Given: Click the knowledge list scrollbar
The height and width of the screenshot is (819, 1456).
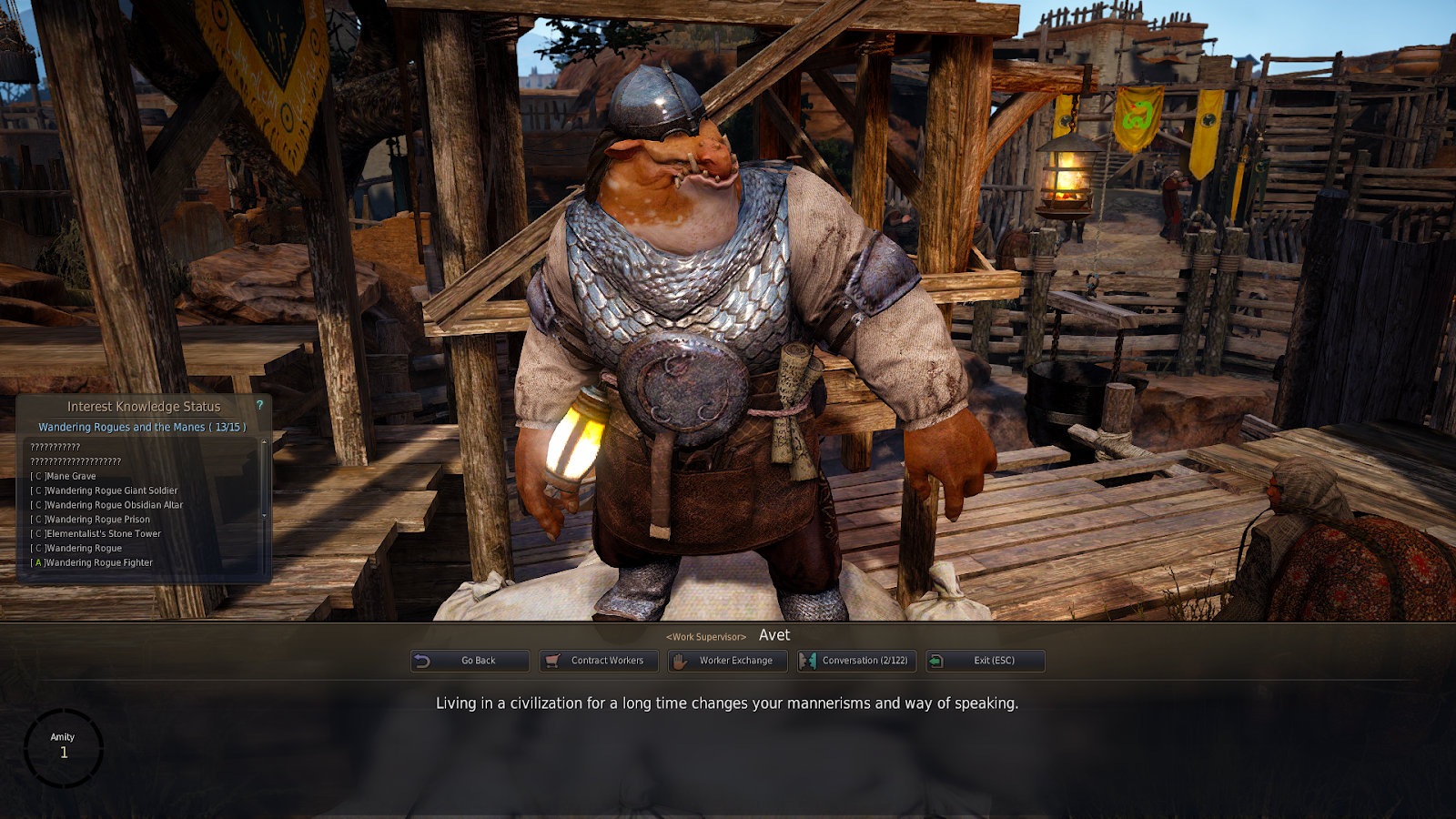Looking at the screenshot, I should pos(264,480).
